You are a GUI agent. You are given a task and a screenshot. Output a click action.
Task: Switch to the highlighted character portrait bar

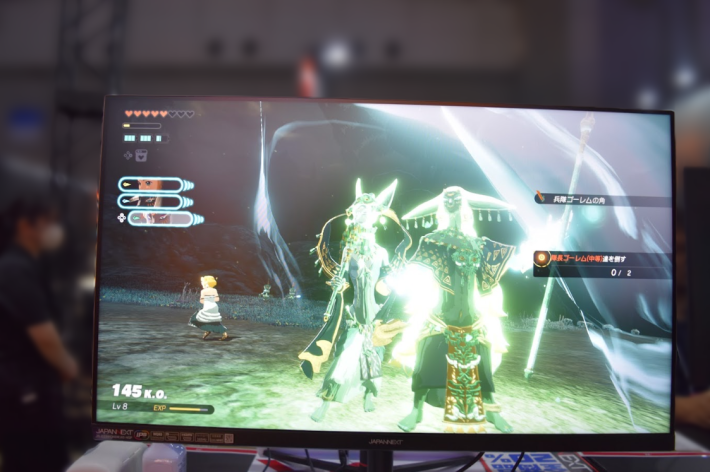(160, 217)
